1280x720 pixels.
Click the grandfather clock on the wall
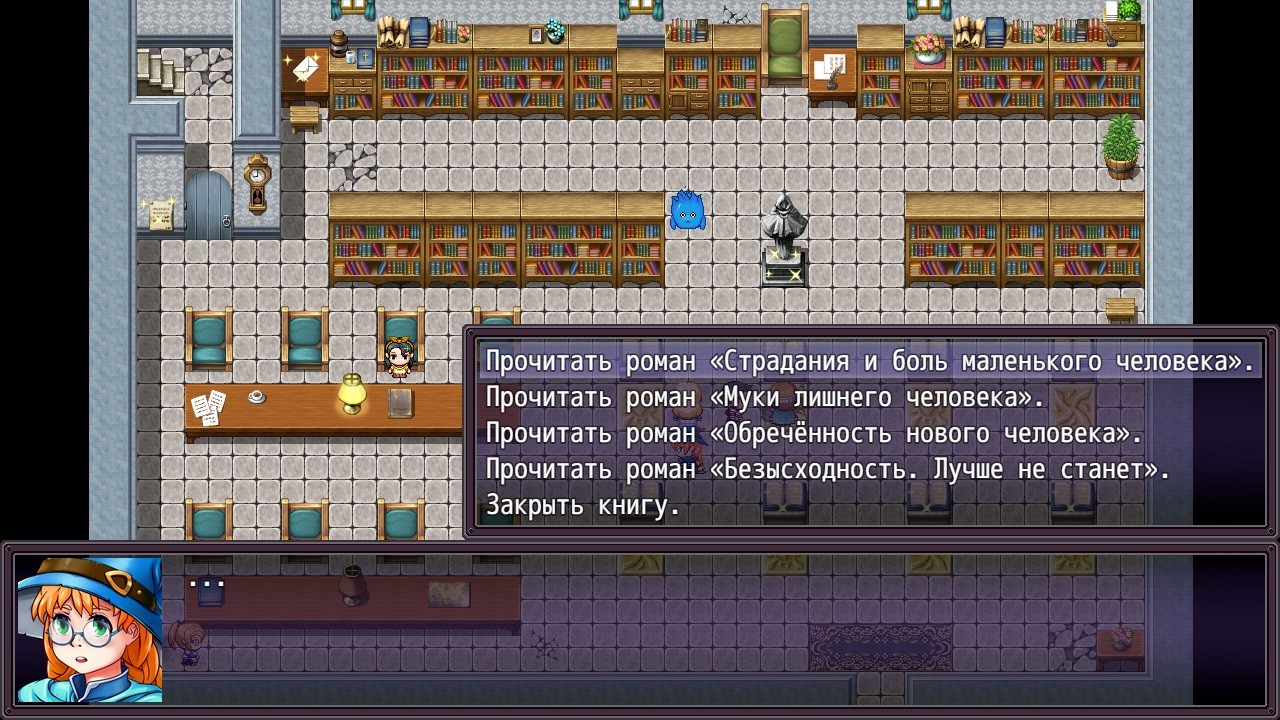(255, 185)
